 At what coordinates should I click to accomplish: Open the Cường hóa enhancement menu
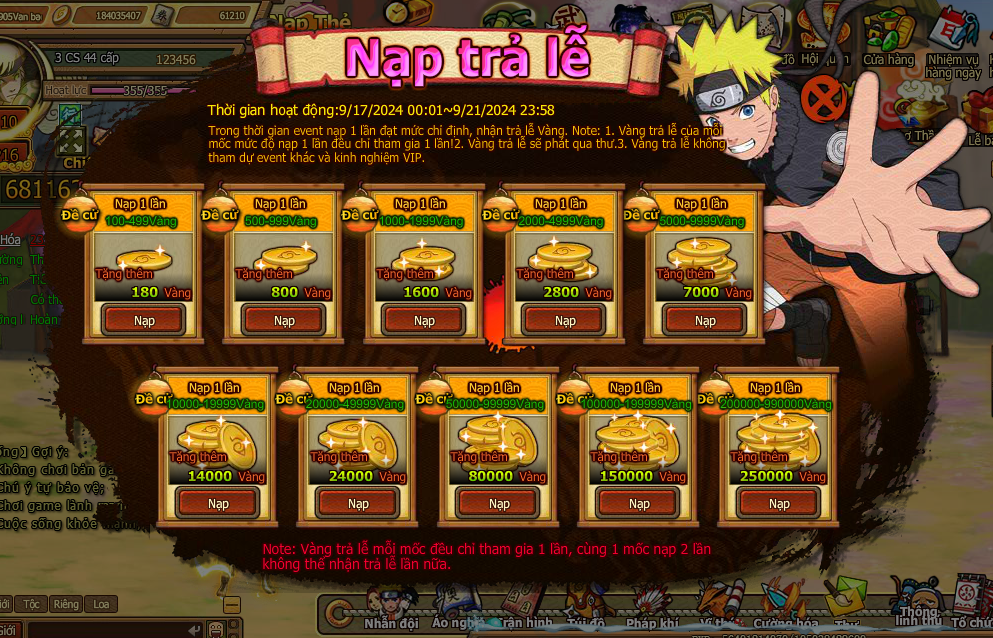785,610
